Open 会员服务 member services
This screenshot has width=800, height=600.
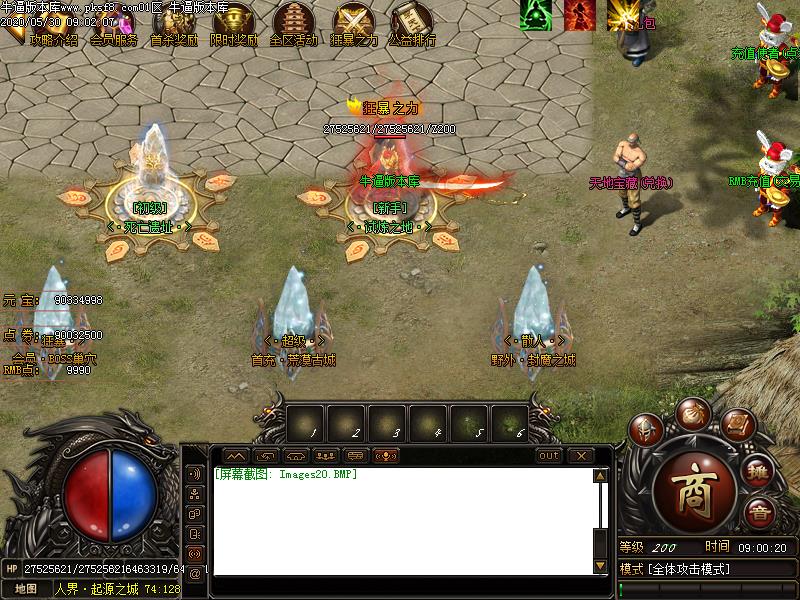pyautogui.click(x=113, y=40)
